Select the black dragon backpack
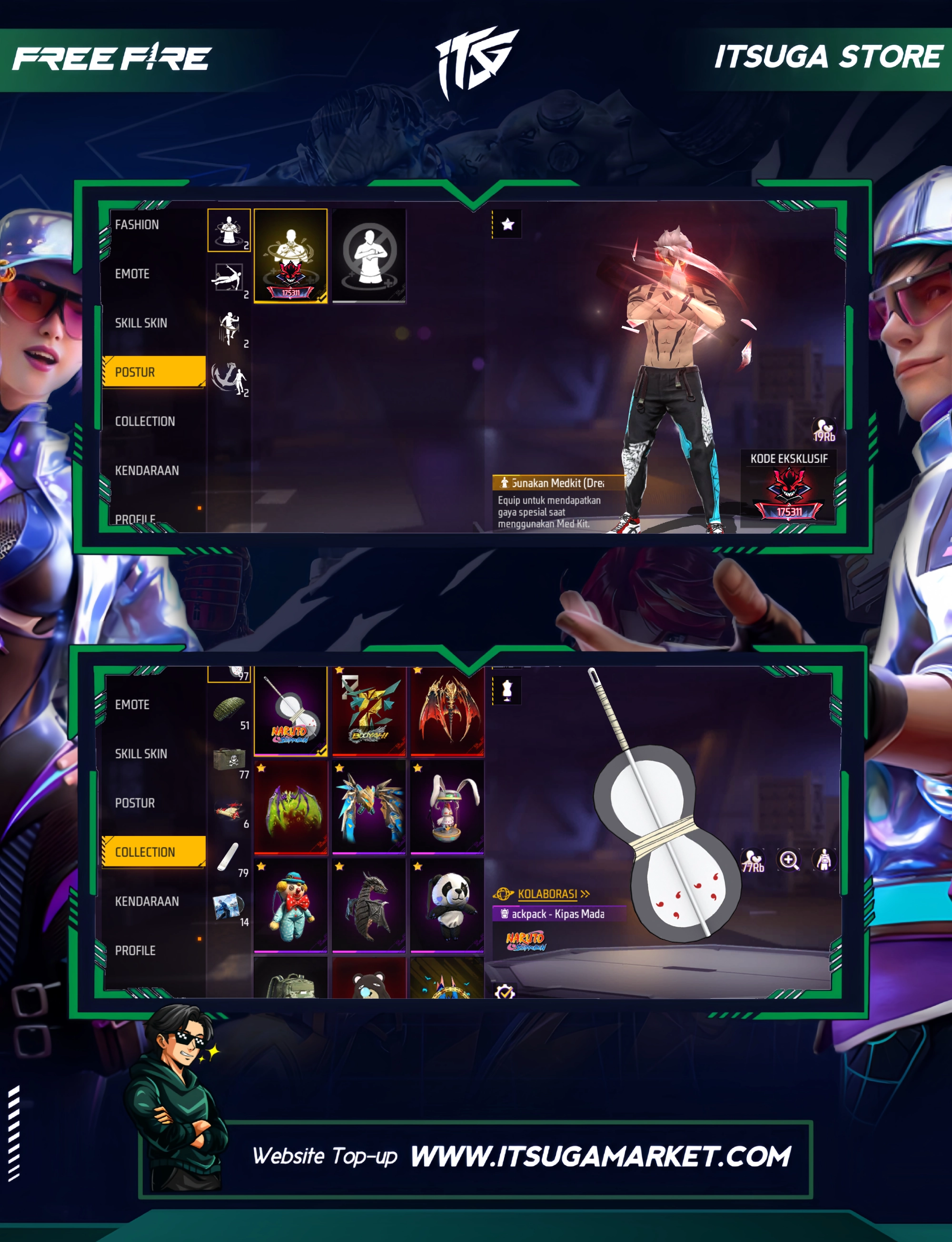 369,905
